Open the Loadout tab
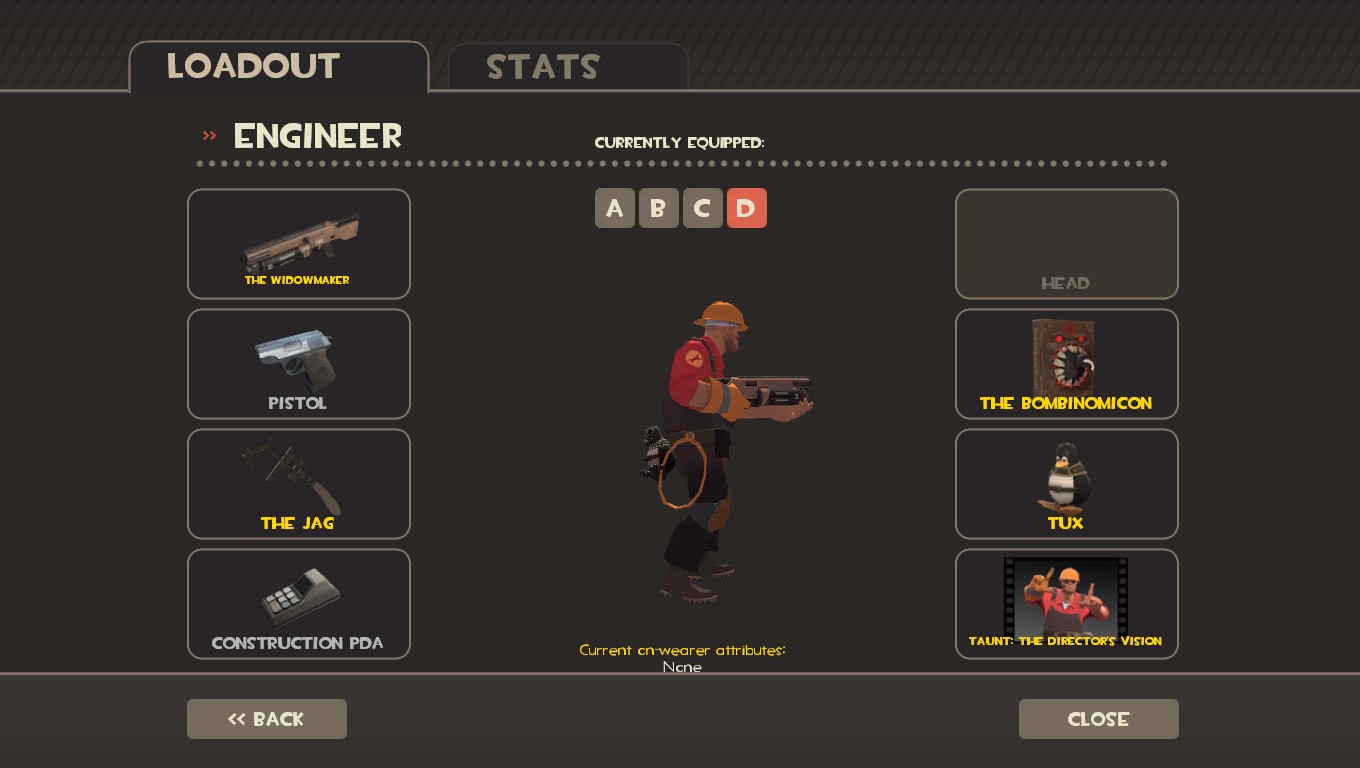The image size is (1360, 768). click(x=253, y=66)
